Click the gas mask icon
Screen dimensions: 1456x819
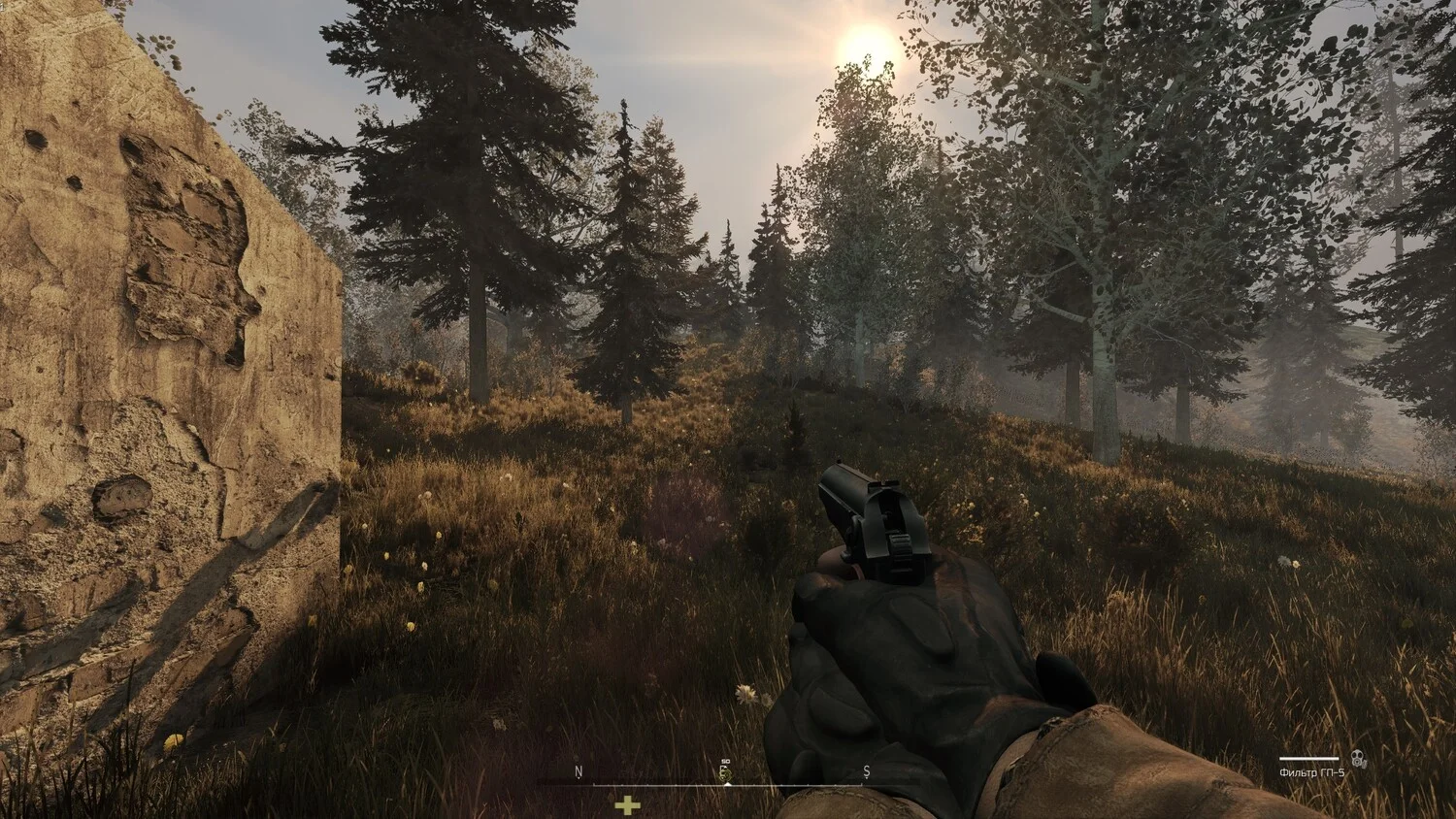pos(1357,760)
